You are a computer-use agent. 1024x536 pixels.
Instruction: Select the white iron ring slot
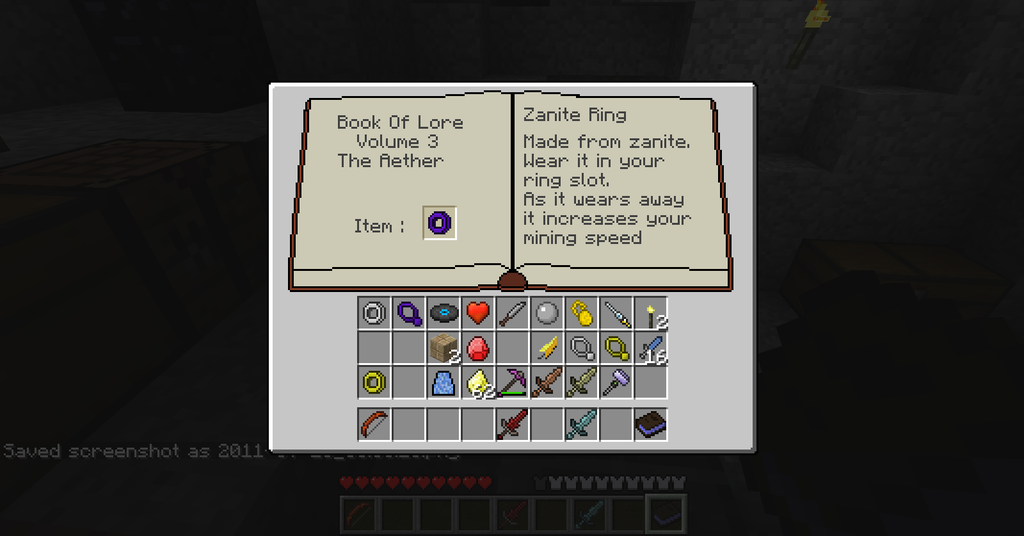pos(374,314)
